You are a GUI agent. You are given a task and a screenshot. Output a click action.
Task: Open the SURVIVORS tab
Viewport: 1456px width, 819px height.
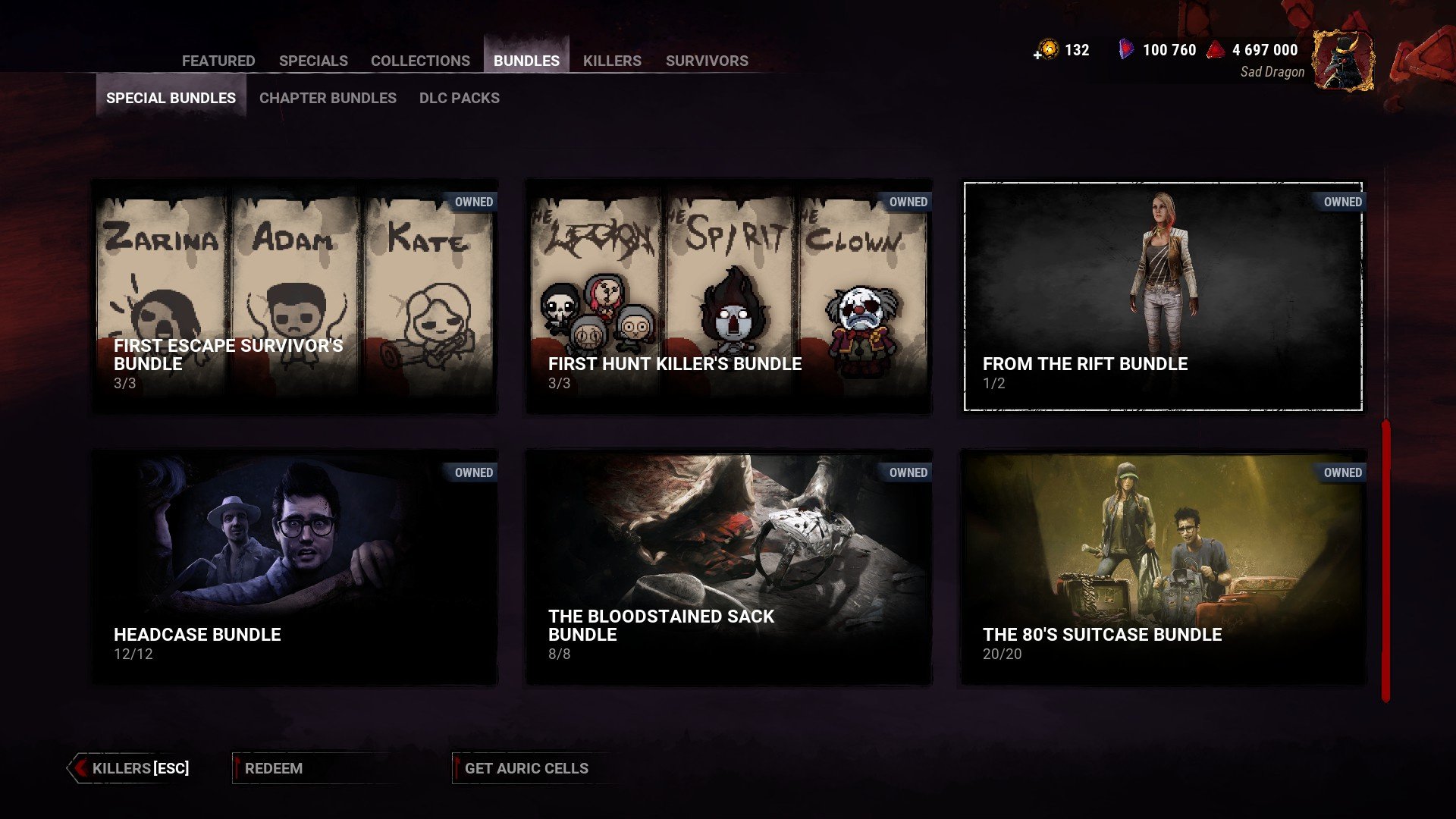point(707,61)
